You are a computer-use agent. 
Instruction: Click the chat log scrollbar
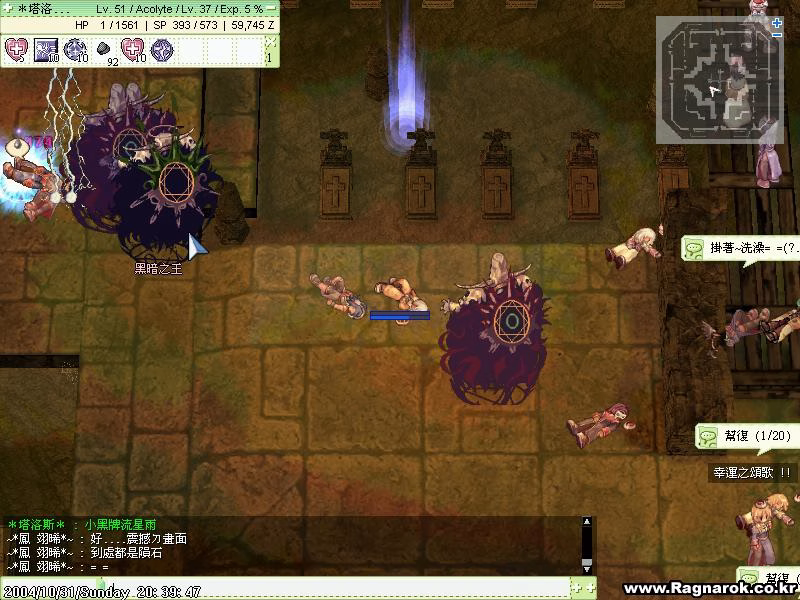[x=587, y=546]
